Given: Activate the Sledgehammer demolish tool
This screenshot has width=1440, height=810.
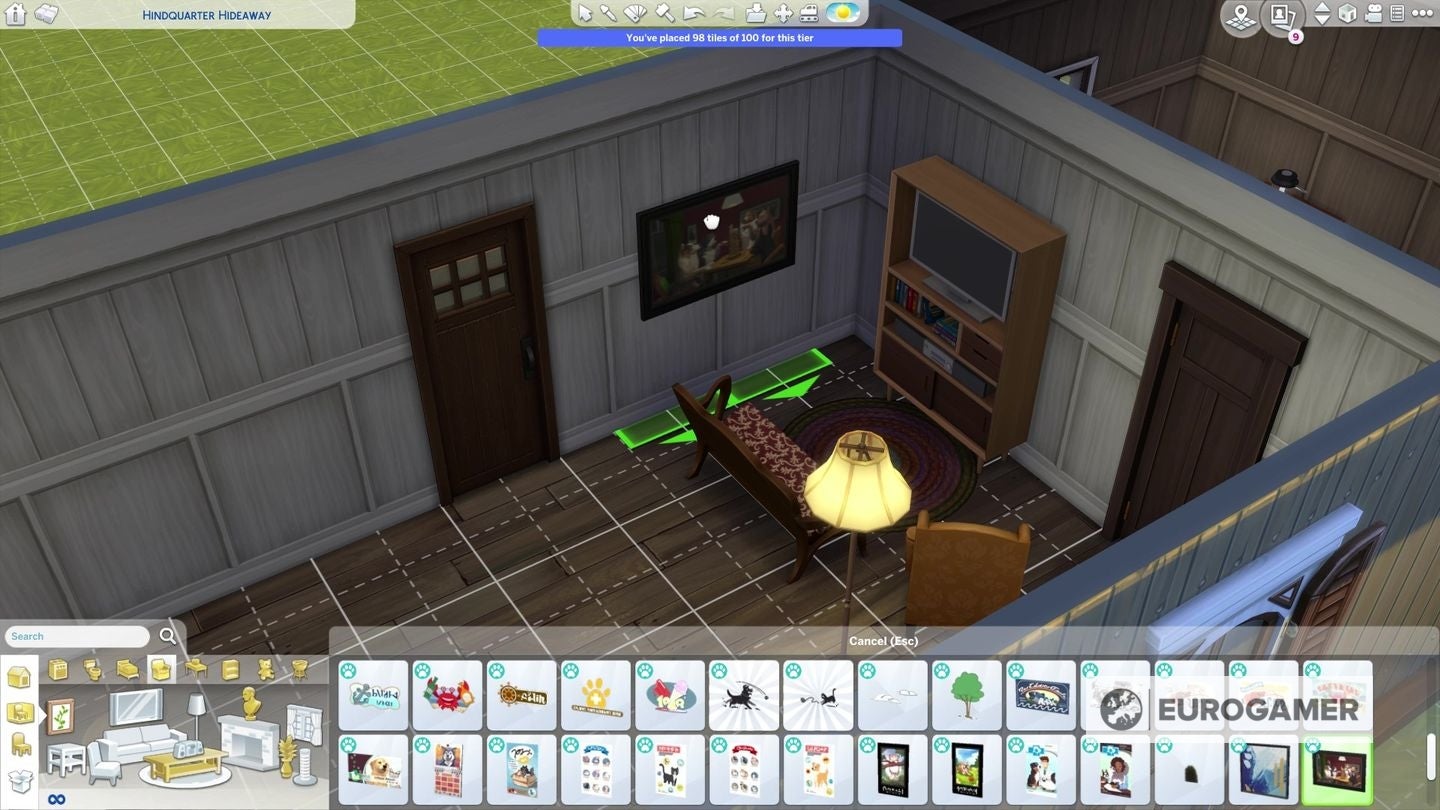Looking at the screenshot, I should 667,12.
